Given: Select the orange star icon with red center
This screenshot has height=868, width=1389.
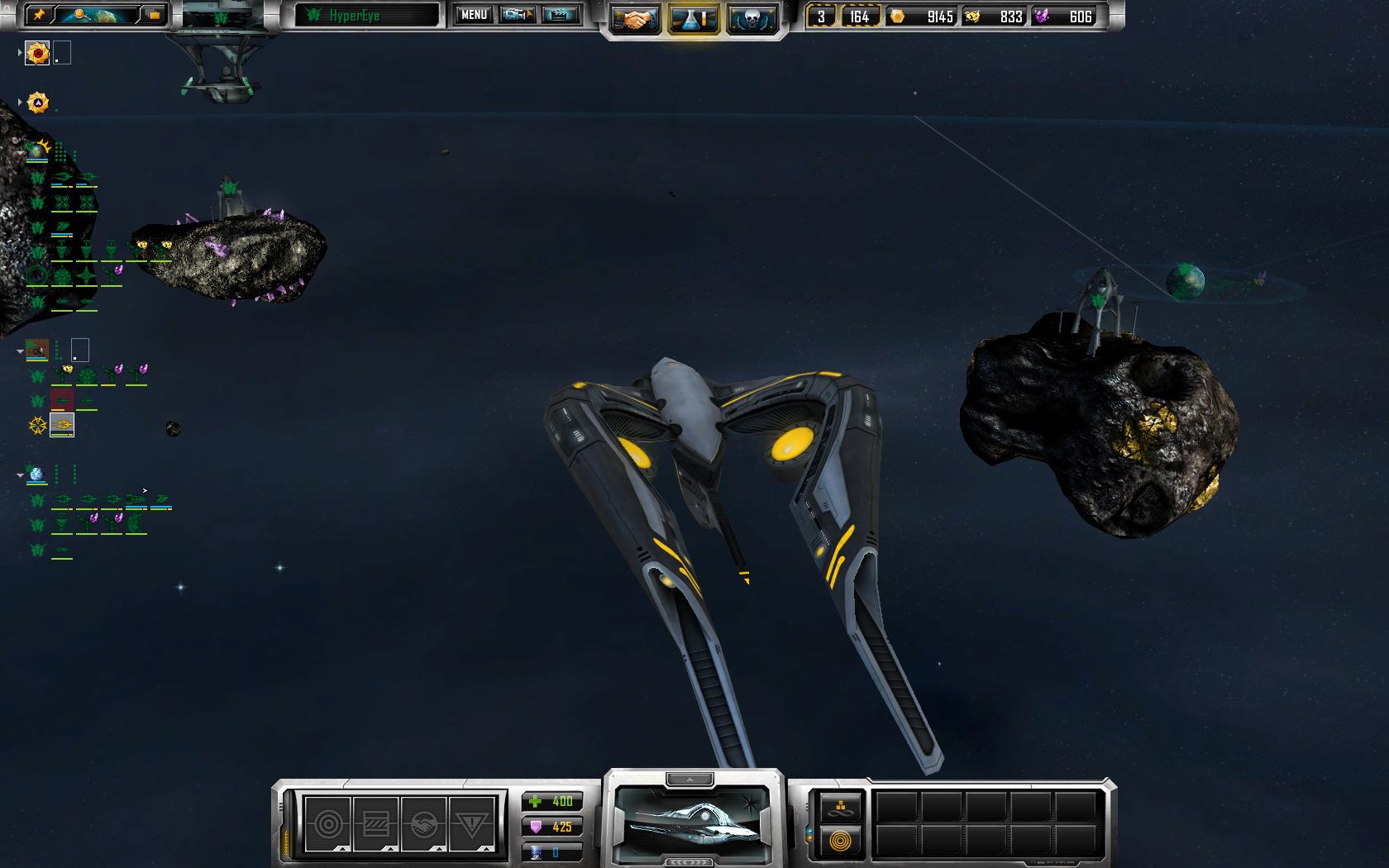Looking at the screenshot, I should (x=37, y=54).
